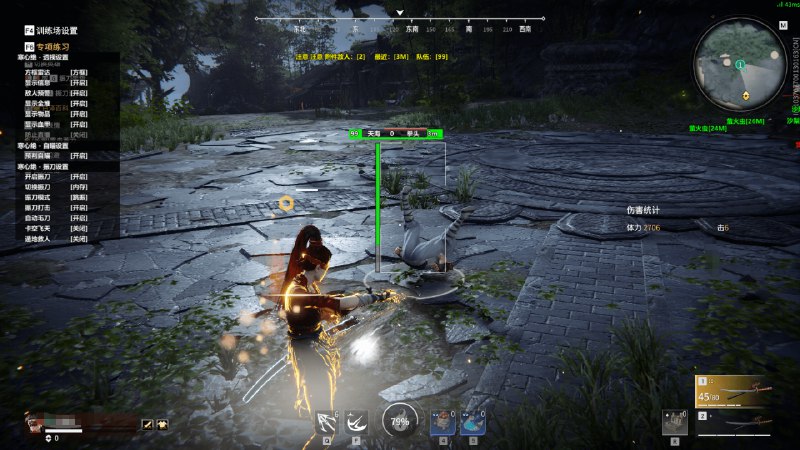Viewport: 800px width, 450px height.
Task: Switch to the second weapon slot
Action: tap(745, 424)
